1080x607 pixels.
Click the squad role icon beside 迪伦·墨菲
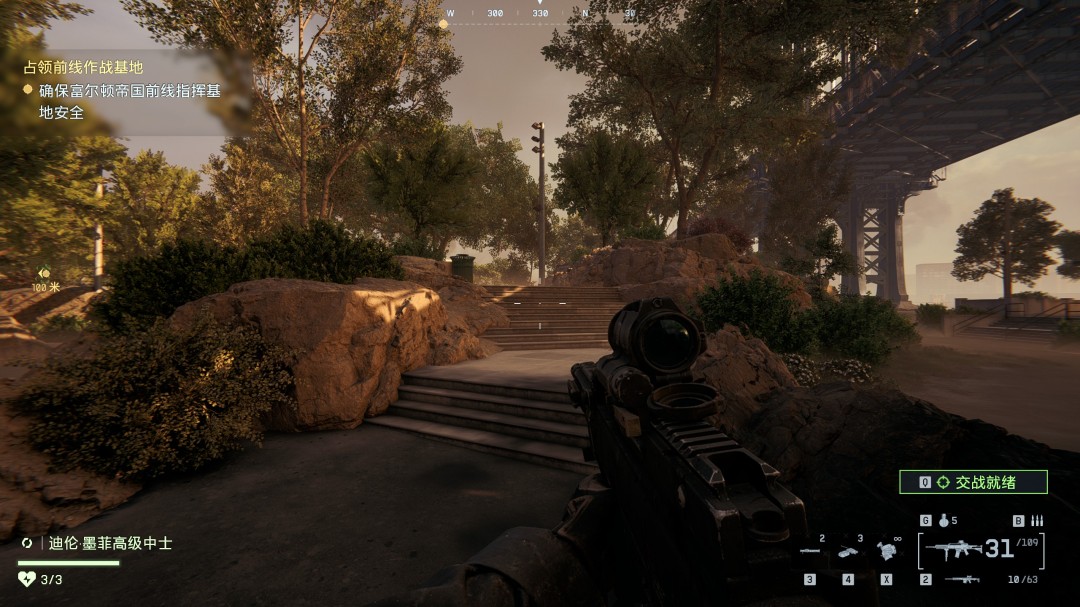[27, 543]
